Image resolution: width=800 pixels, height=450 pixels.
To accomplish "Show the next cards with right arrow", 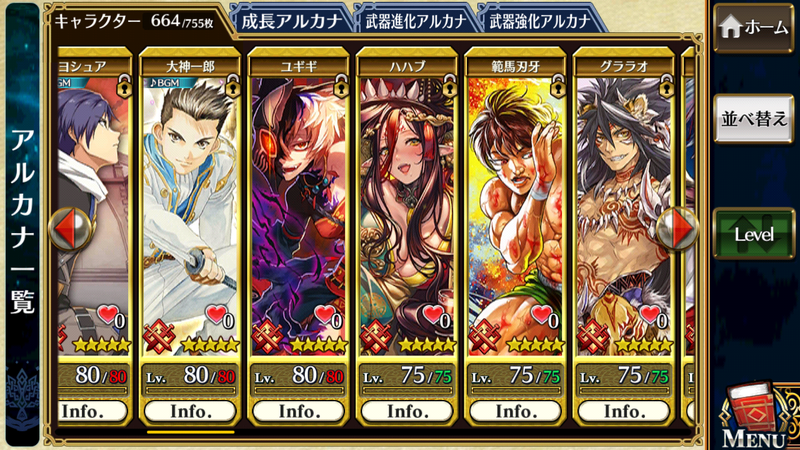I will [x=683, y=229].
